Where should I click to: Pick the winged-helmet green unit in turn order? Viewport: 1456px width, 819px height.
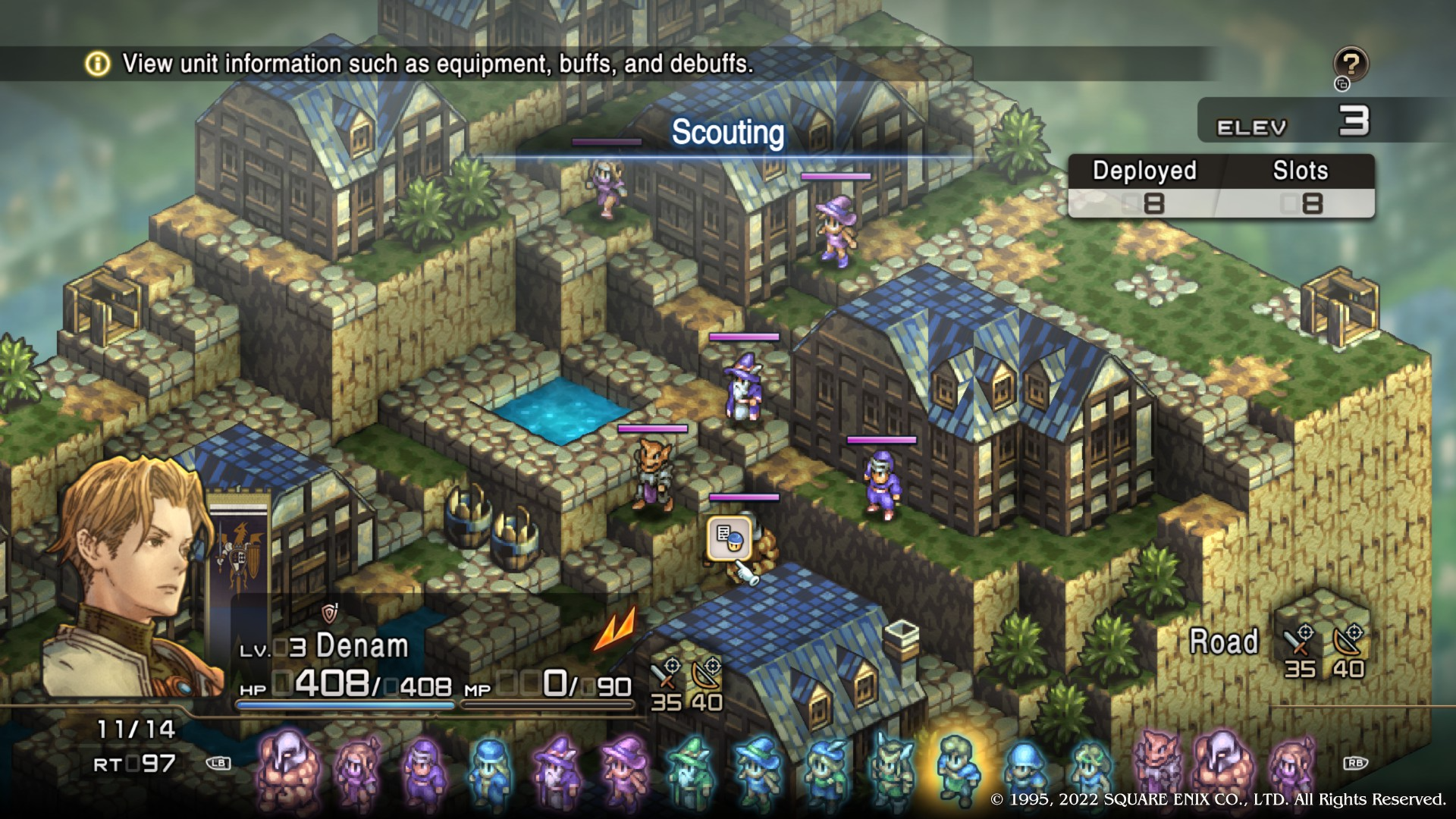click(893, 769)
